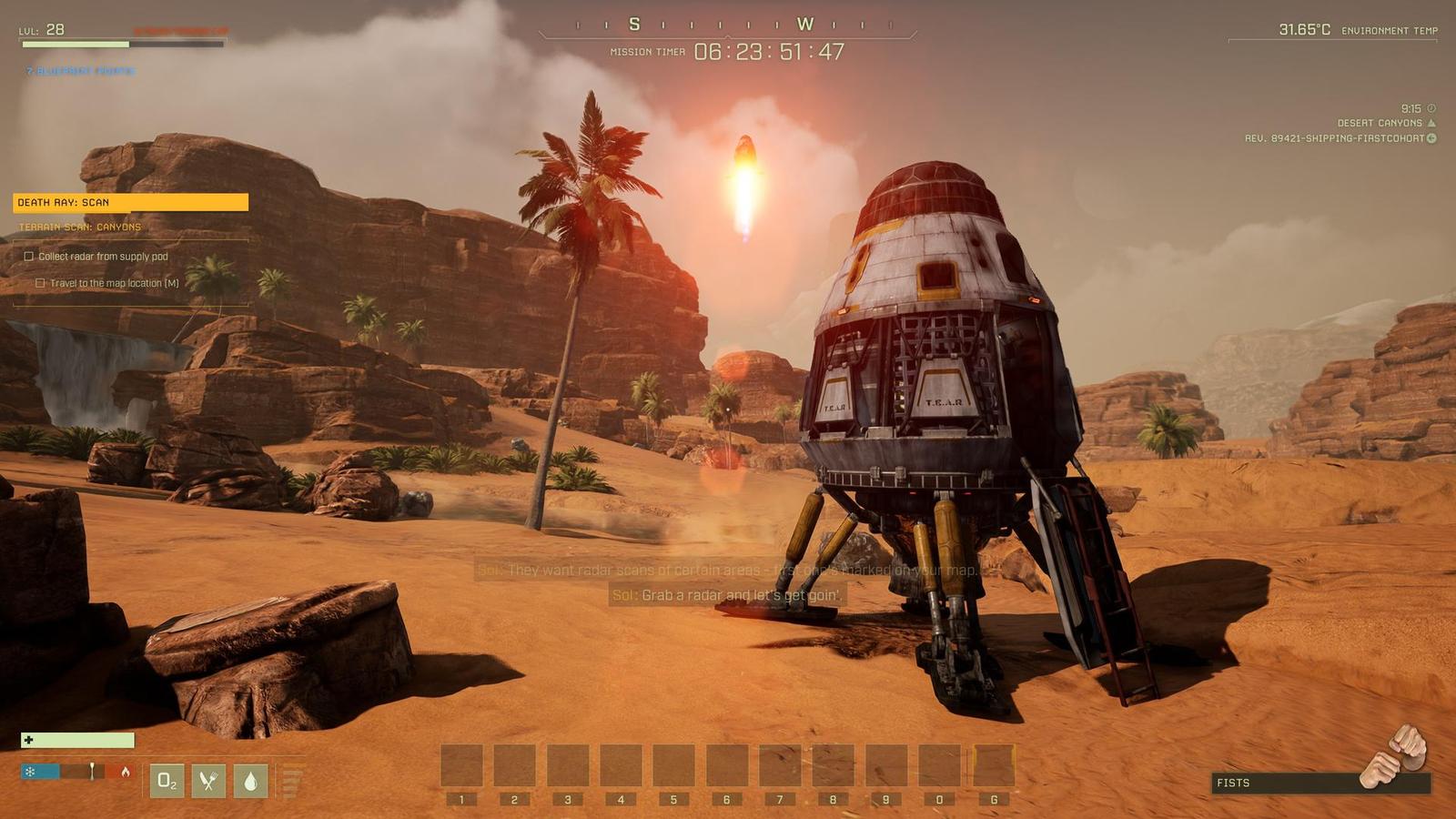Tick the Collect radar from supply pod objective
Viewport: 1456px width, 819px height.
(29, 257)
